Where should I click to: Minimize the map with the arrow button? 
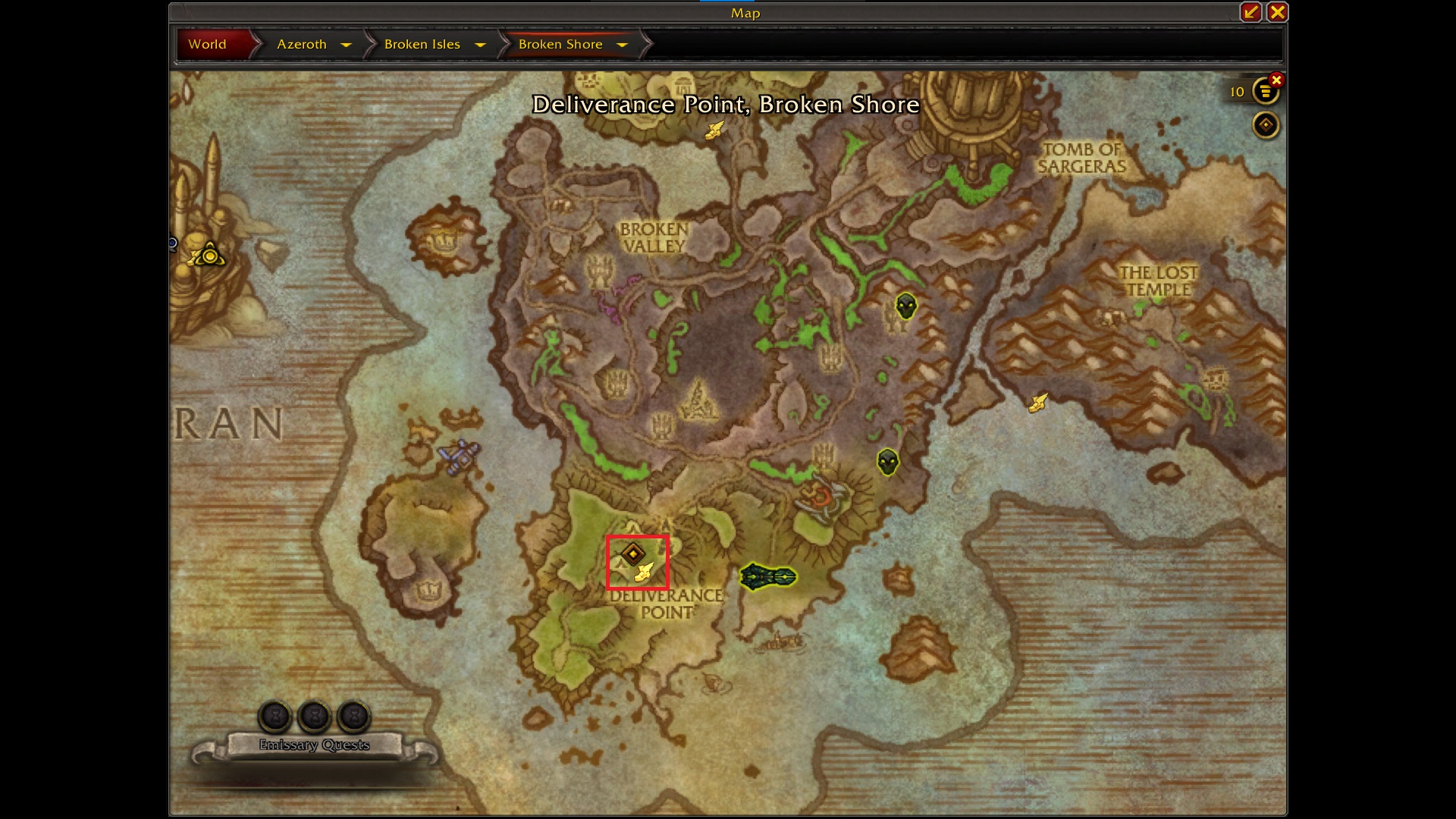(1250, 12)
